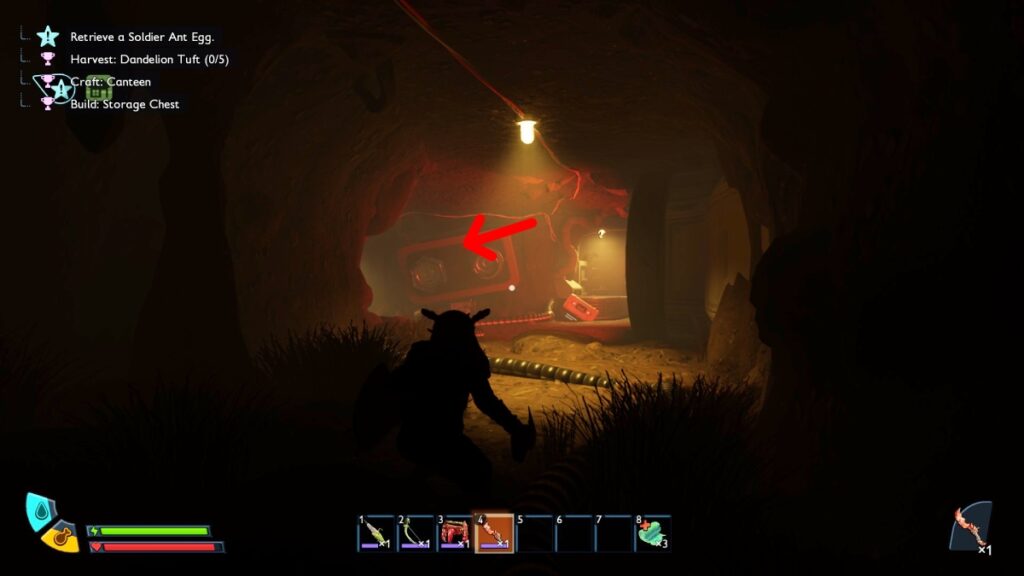The height and width of the screenshot is (576, 1024).
Task: Select the Build: Storage Chest objective
Action: click(124, 104)
